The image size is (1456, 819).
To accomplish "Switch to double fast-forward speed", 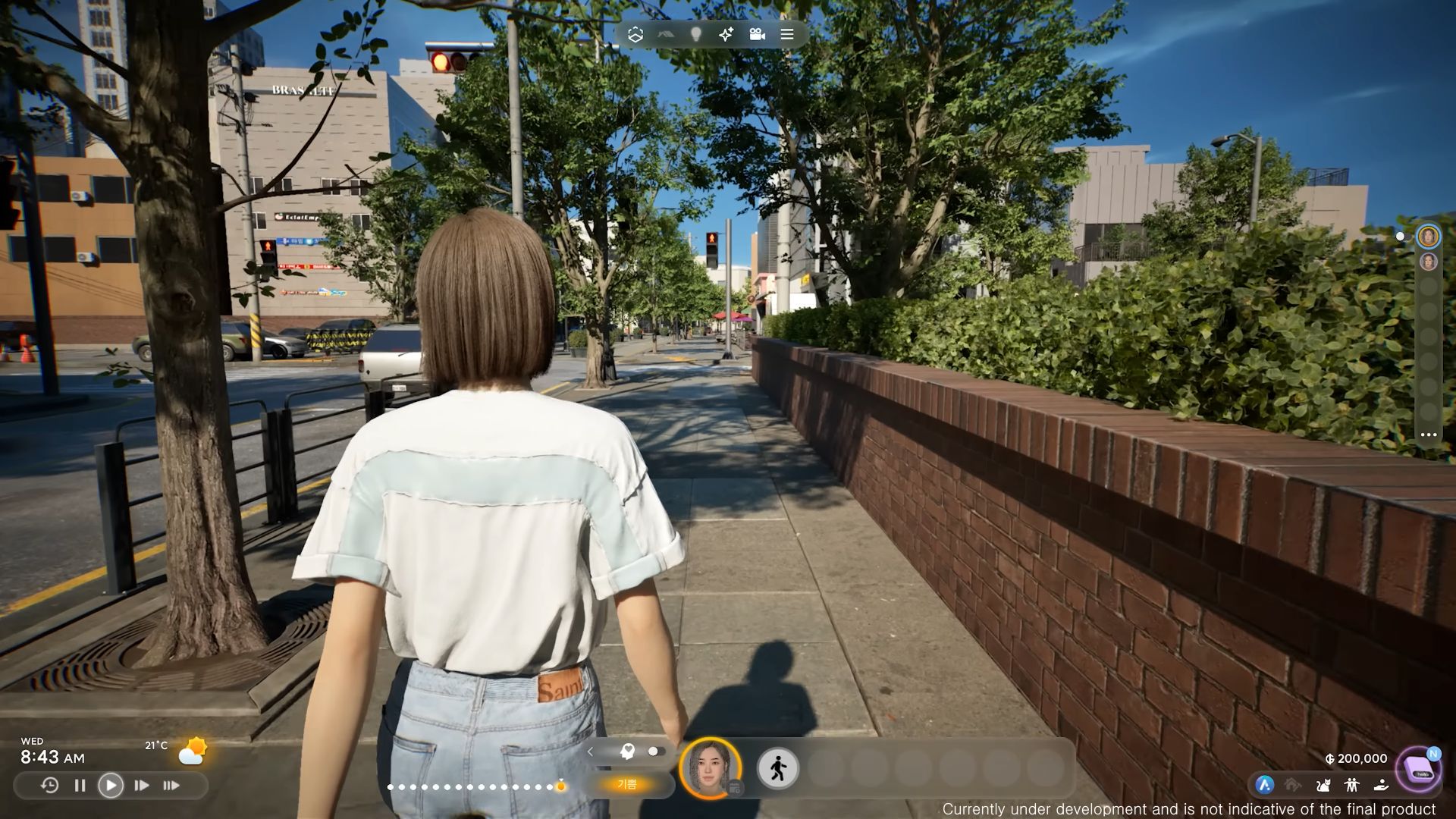I will pos(142,786).
